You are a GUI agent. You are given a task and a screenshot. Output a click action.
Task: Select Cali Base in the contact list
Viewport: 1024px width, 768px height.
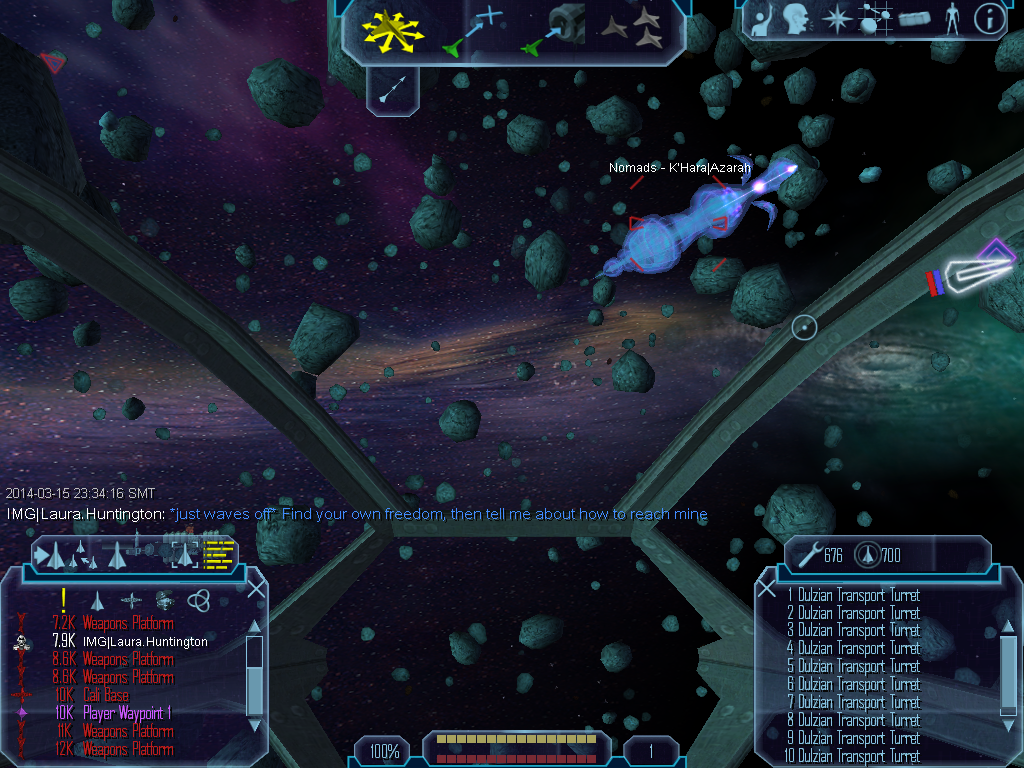coord(105,696)
